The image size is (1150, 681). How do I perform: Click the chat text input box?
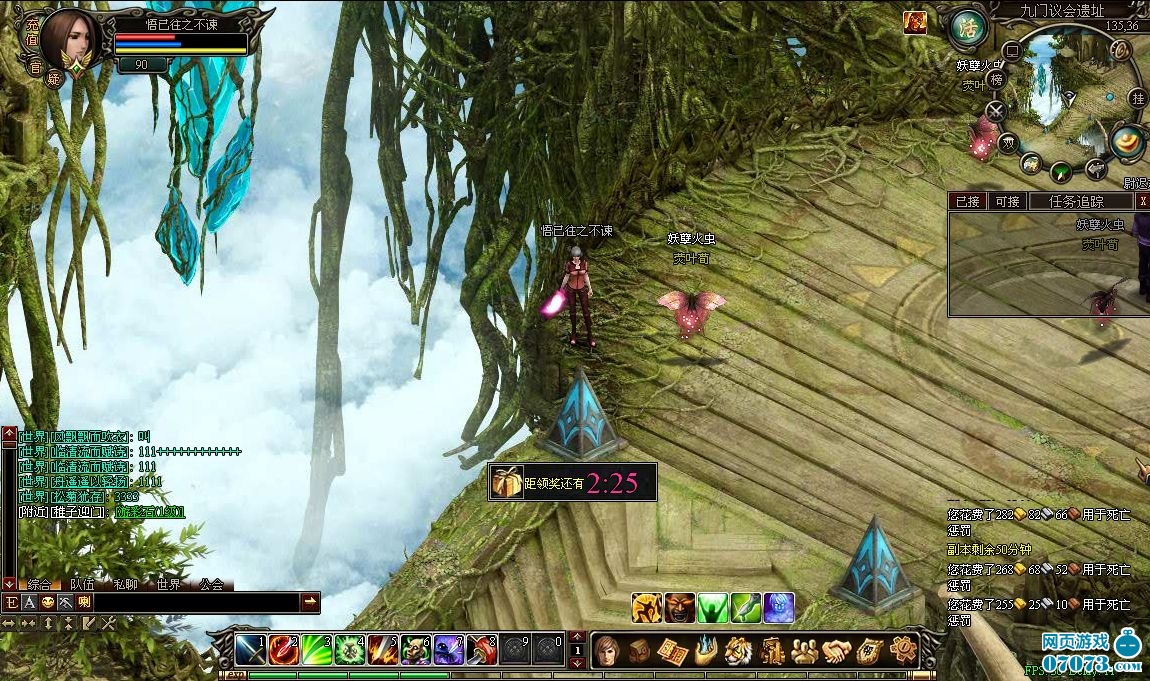(x=195, y=603)
